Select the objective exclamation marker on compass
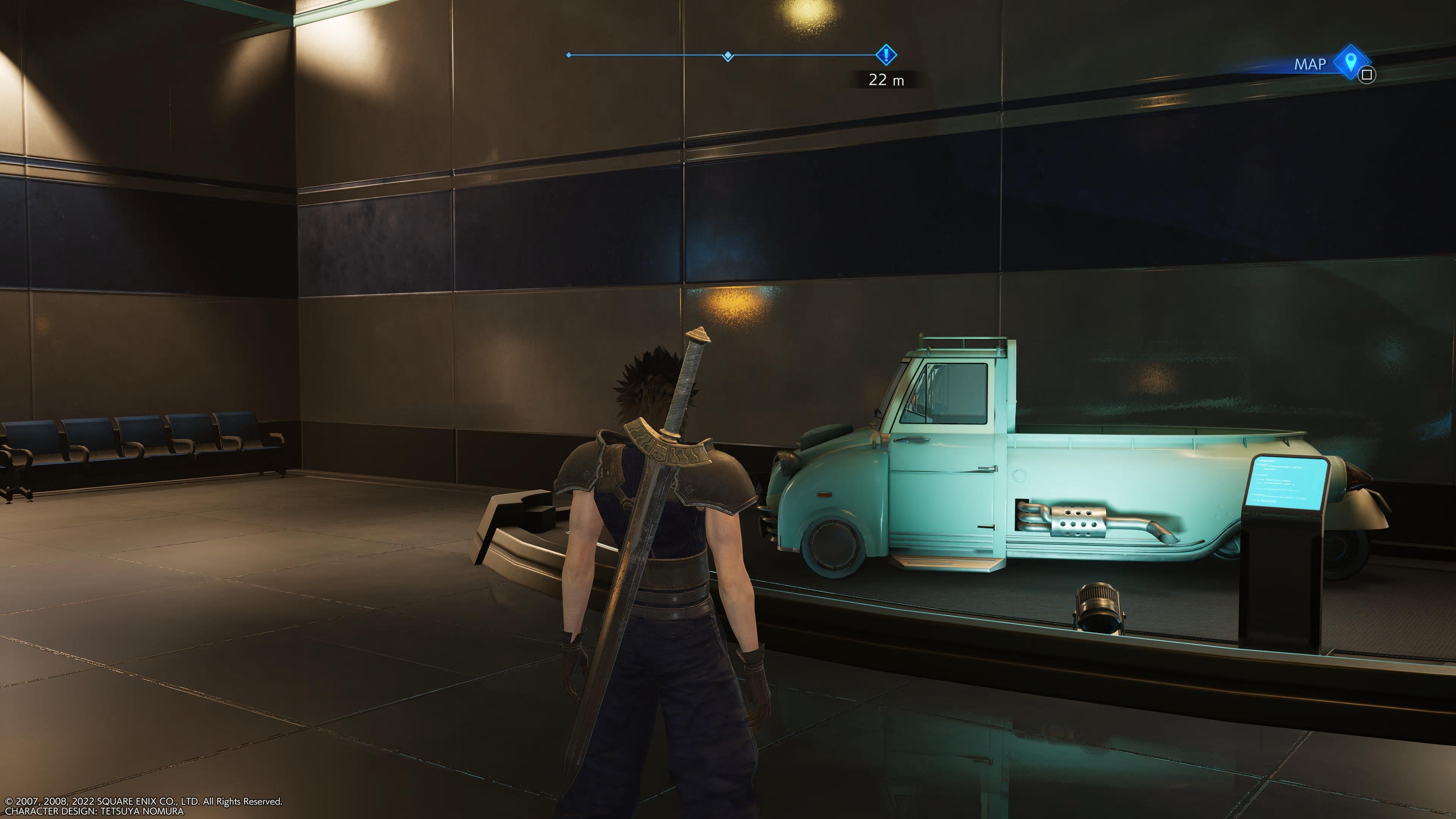This screenshot has height=819, width=1456. (886, 55)
